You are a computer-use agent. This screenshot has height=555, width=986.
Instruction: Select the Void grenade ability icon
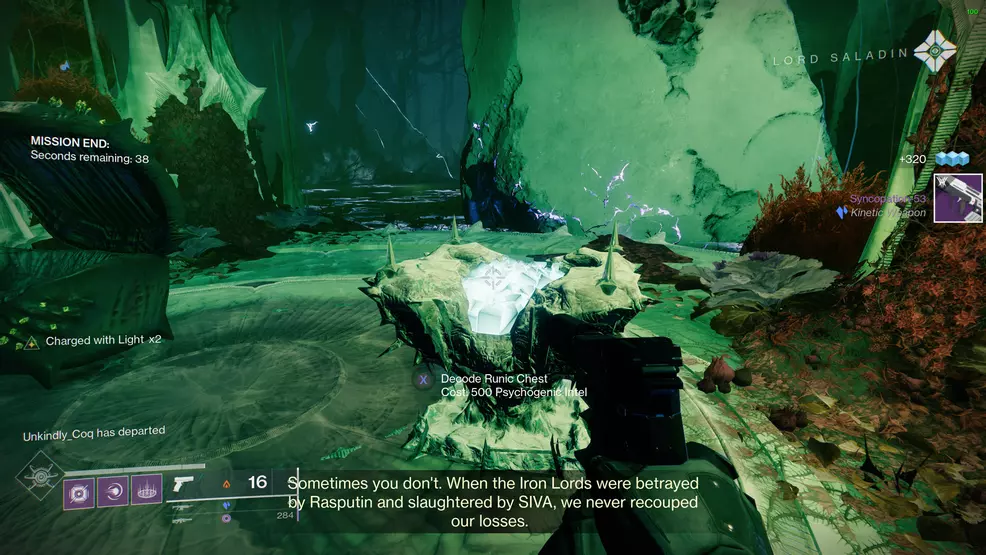pyautogui.click(x=80, y=490)
